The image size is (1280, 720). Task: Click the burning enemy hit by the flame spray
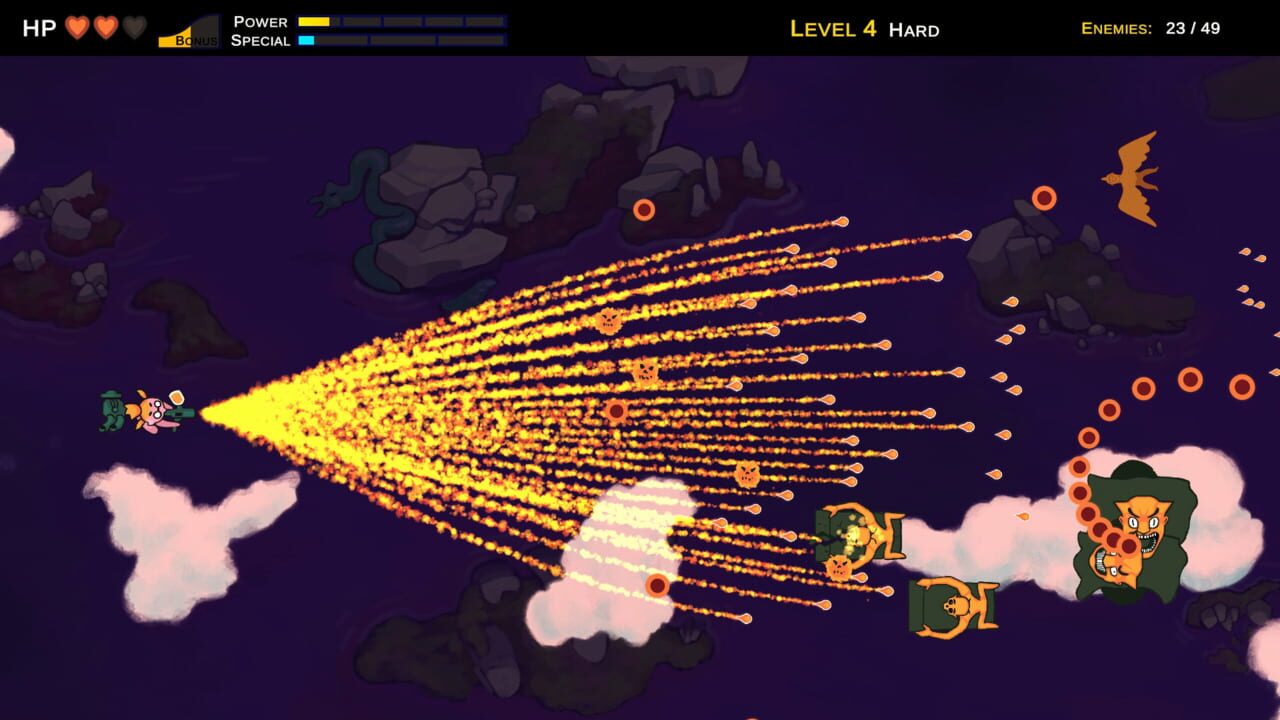(x=857, y=535)
